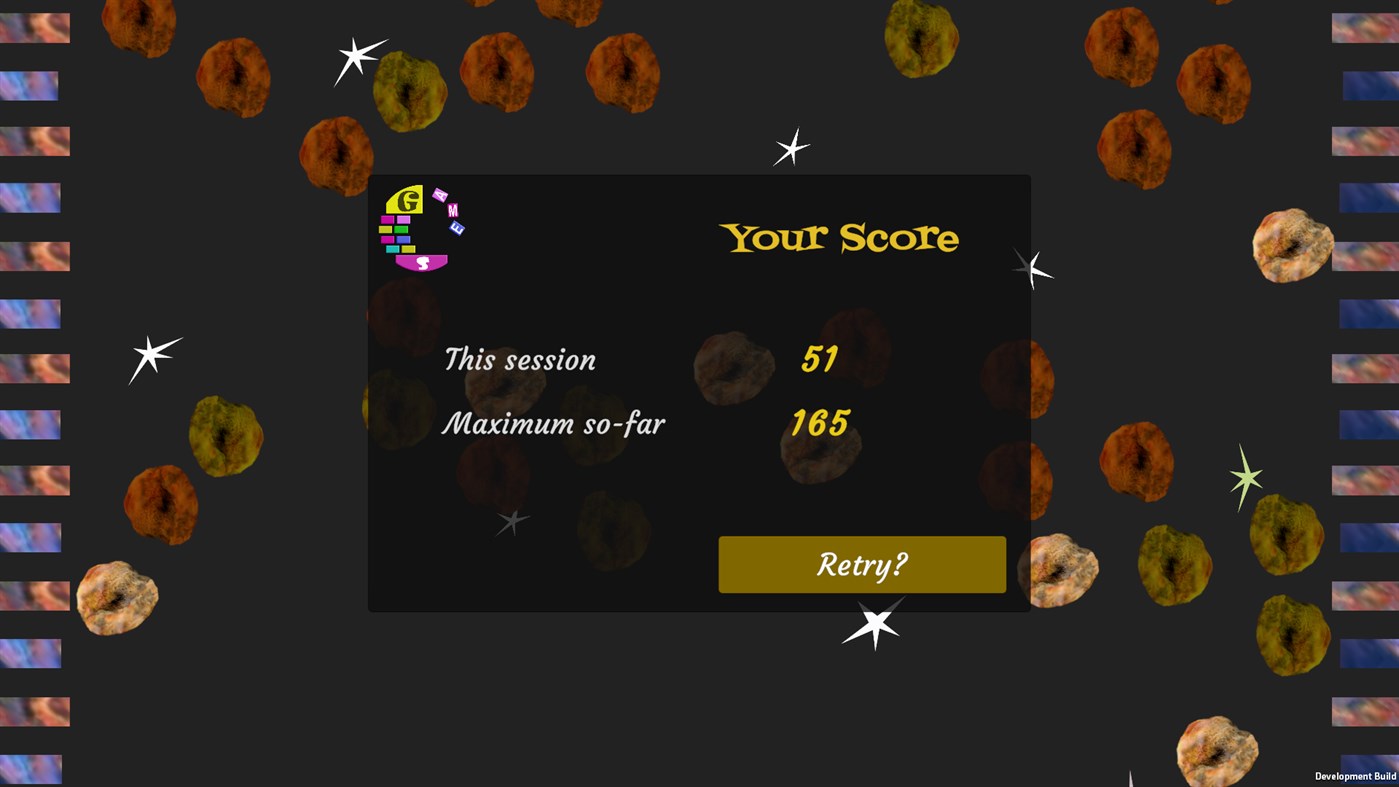This screenshot has height=787, width=1399.
Task: Click the white star above the dialog near center top
Action: [x=789, y=149]
